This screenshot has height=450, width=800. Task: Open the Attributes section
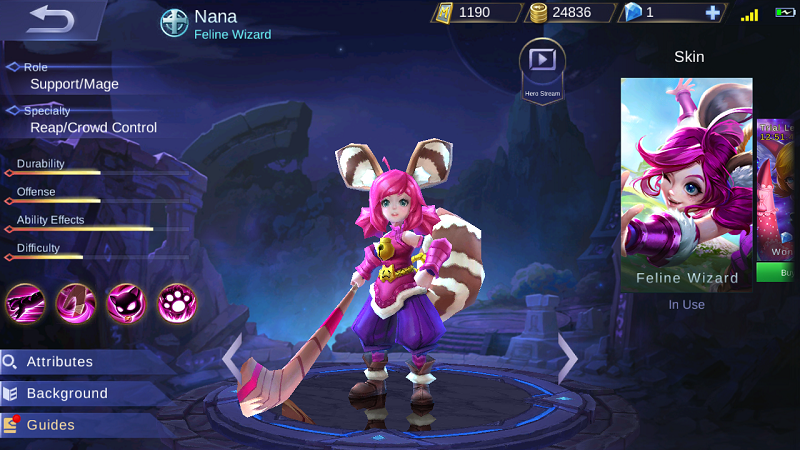pyautogui.click(x=60, y=362)
